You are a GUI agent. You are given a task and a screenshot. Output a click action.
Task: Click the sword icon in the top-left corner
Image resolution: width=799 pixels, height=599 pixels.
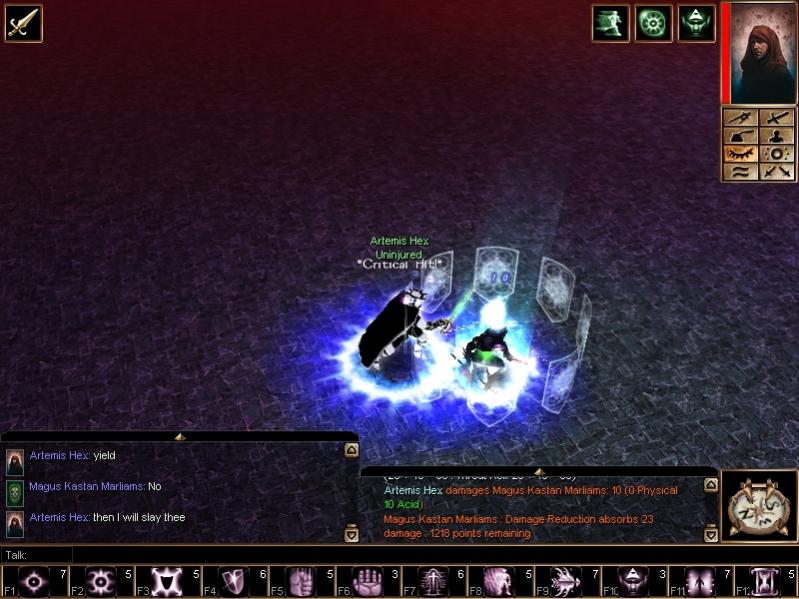23,23
